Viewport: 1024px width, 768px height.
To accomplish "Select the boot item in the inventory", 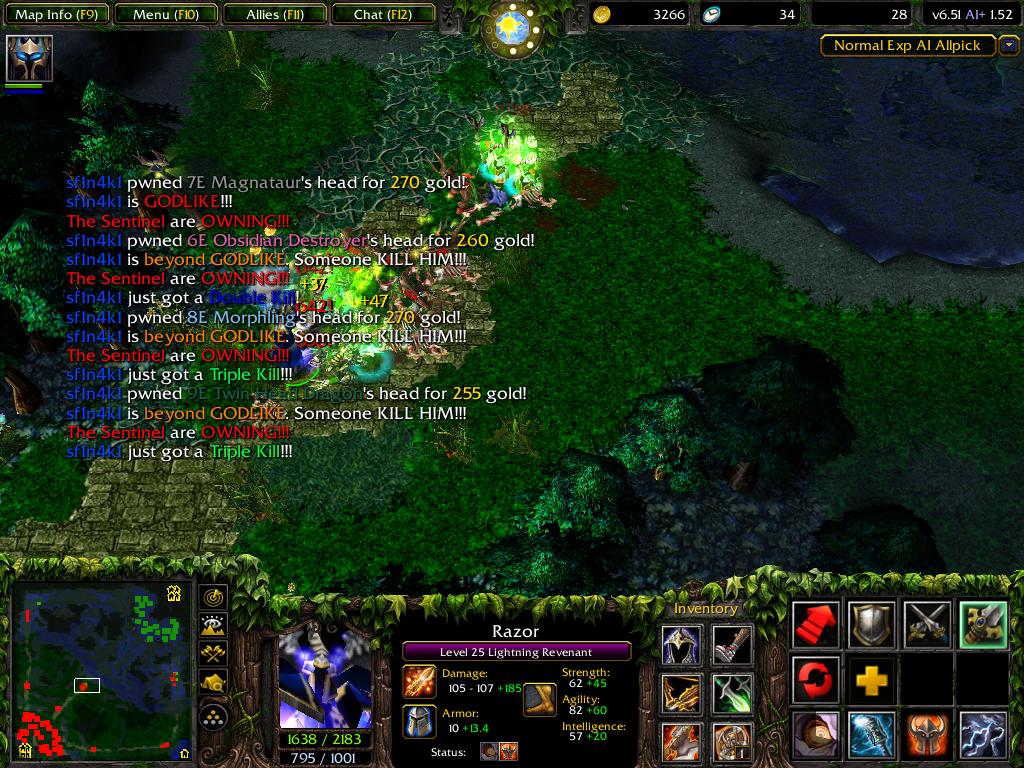I will (732, 645).
